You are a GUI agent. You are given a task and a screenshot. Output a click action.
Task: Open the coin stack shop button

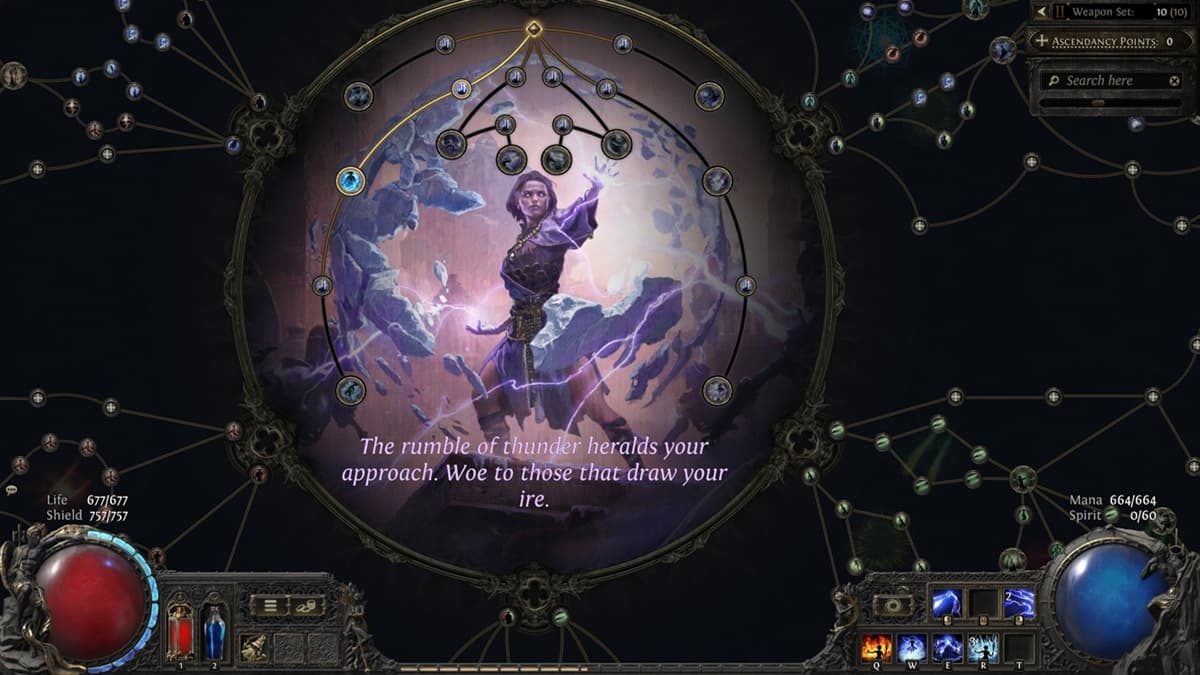[x=309, y=604]
